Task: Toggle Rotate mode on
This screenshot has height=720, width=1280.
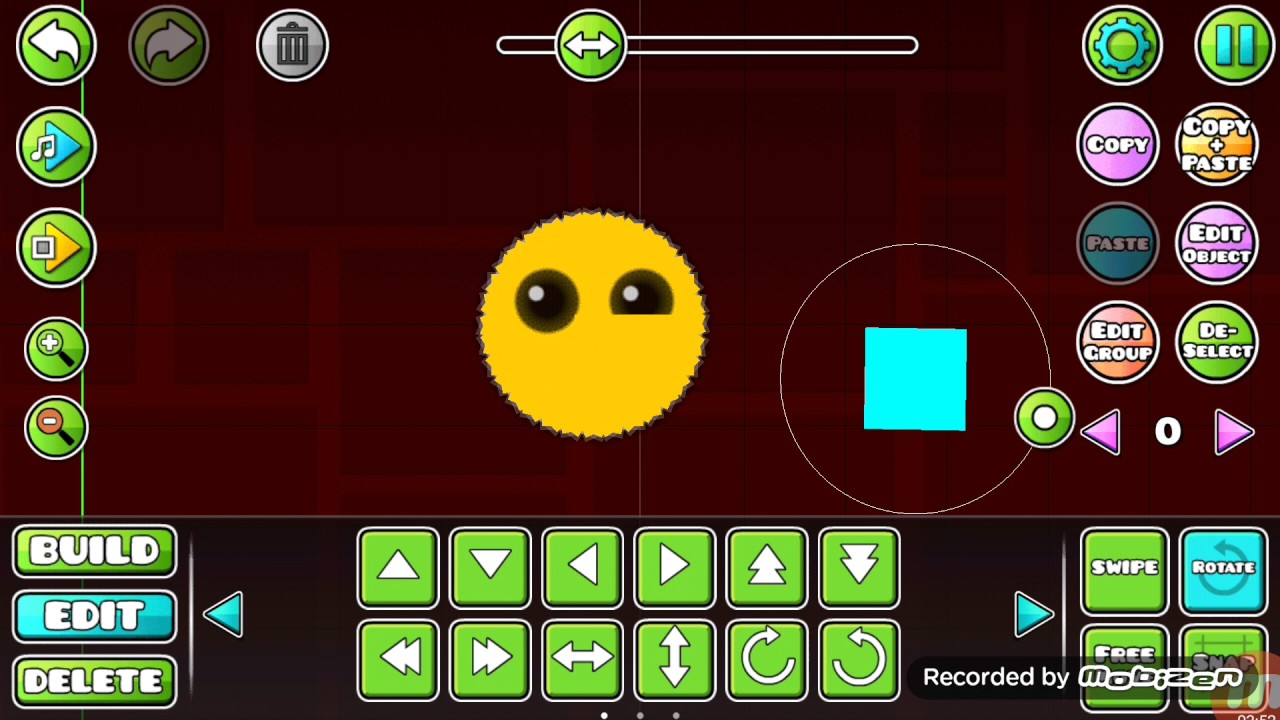Action: point(1222,568)
